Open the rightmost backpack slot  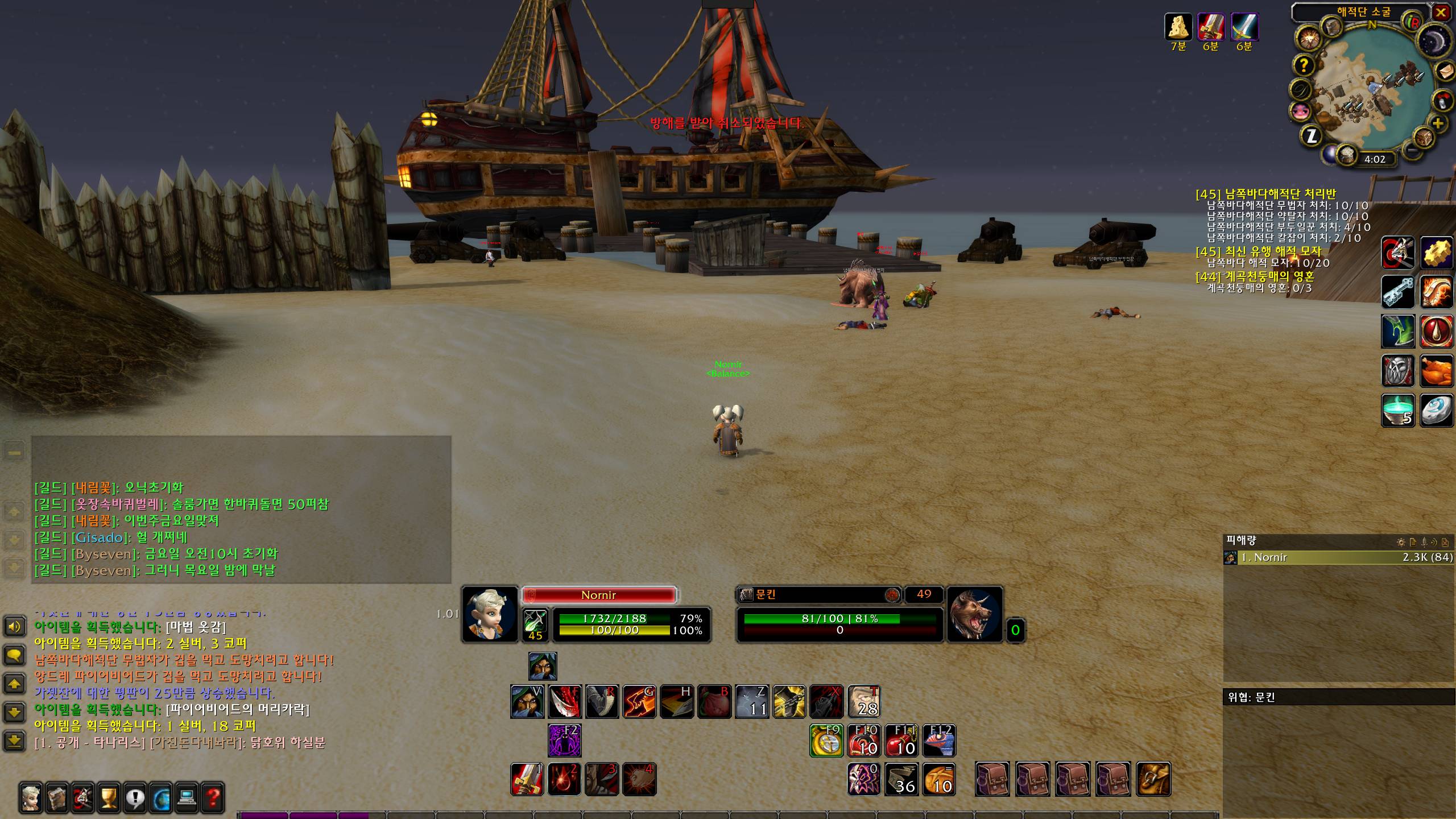[x=1153, y=779]
